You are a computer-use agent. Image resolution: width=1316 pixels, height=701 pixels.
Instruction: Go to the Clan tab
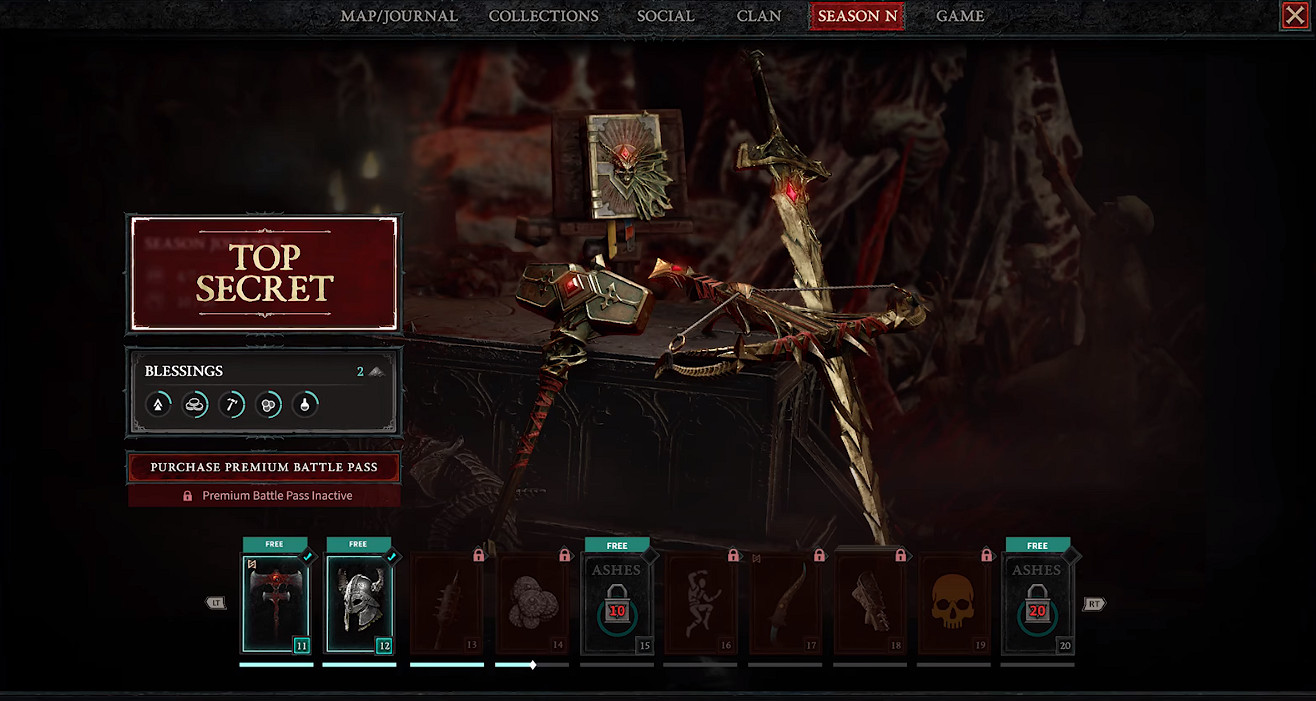(759, 16)
